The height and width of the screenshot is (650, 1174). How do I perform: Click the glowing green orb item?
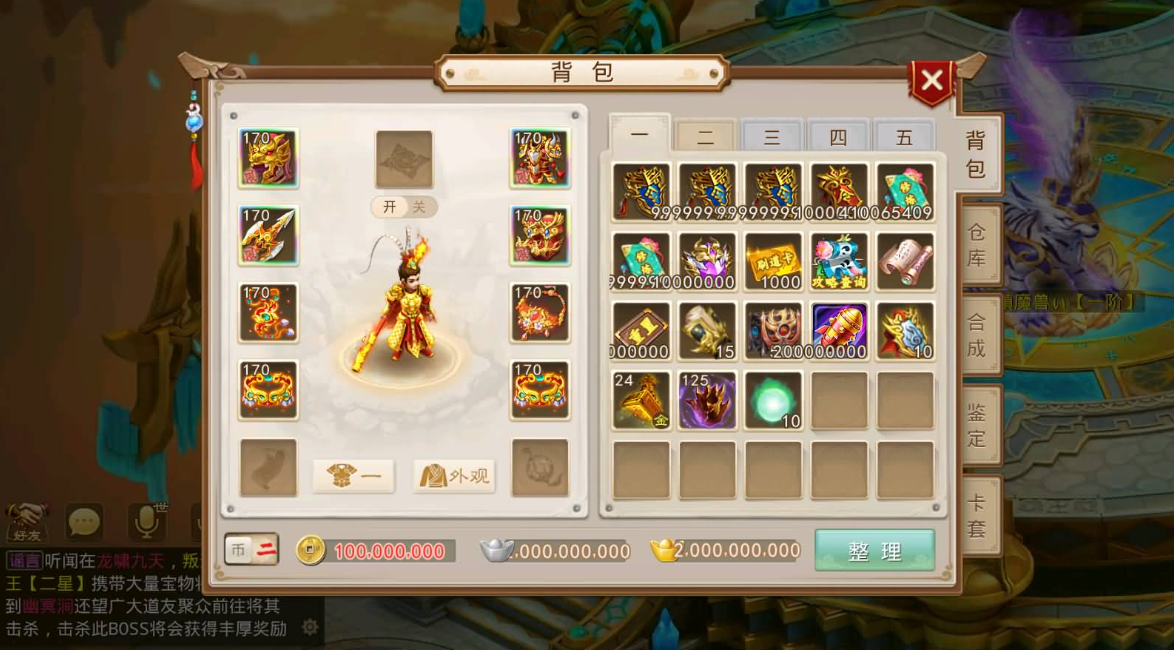click(773, 400)
